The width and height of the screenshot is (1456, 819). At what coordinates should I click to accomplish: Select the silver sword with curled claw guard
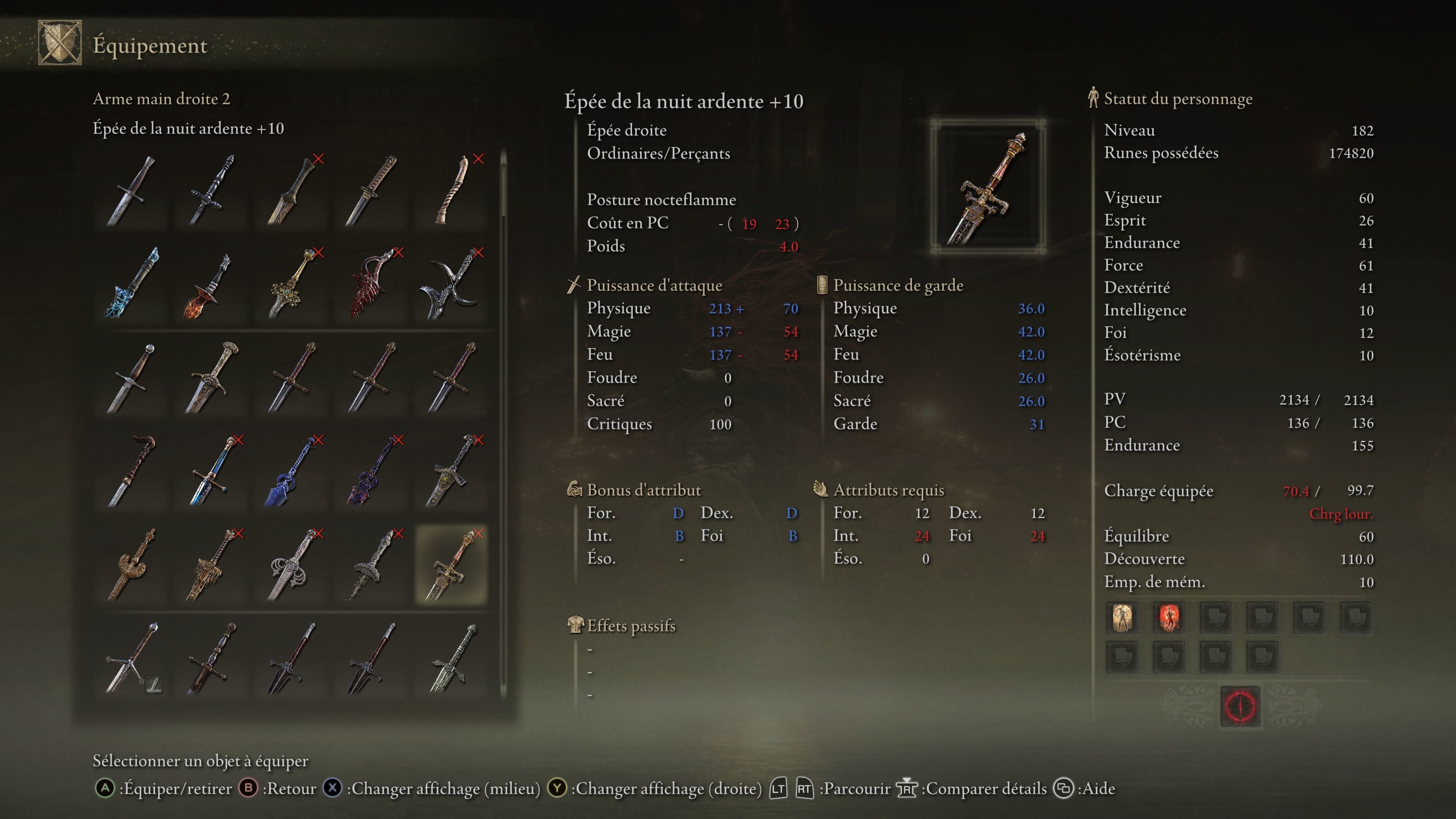pos(291,565)
